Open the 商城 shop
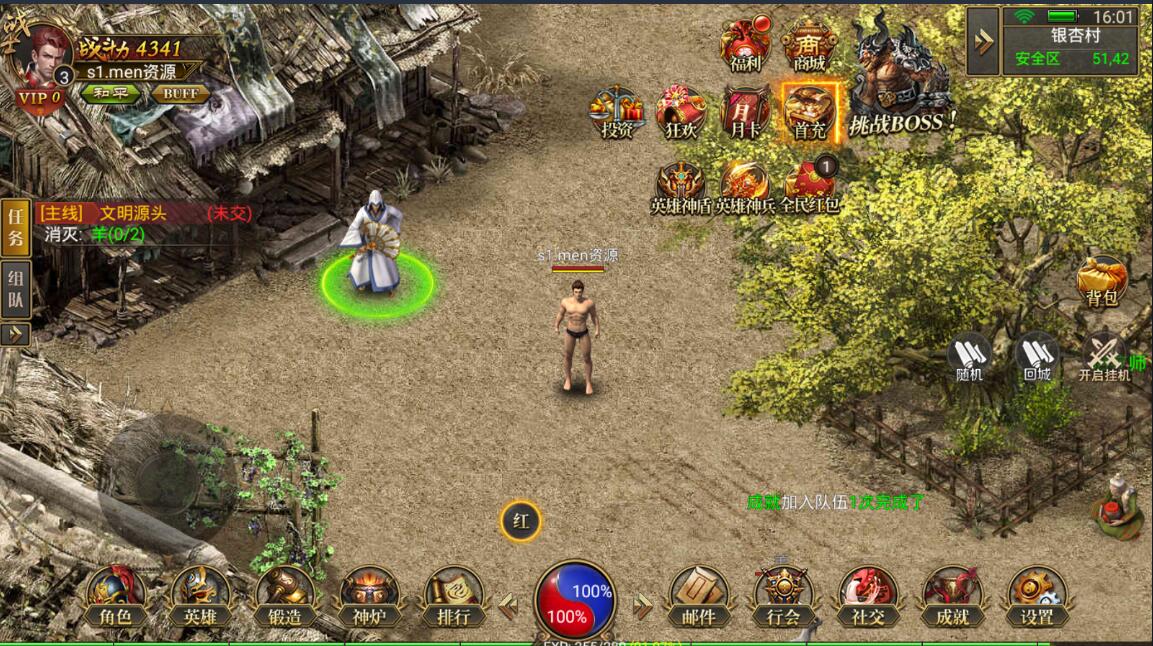Viewport: 1153px width, 646px height. [809, 46]
